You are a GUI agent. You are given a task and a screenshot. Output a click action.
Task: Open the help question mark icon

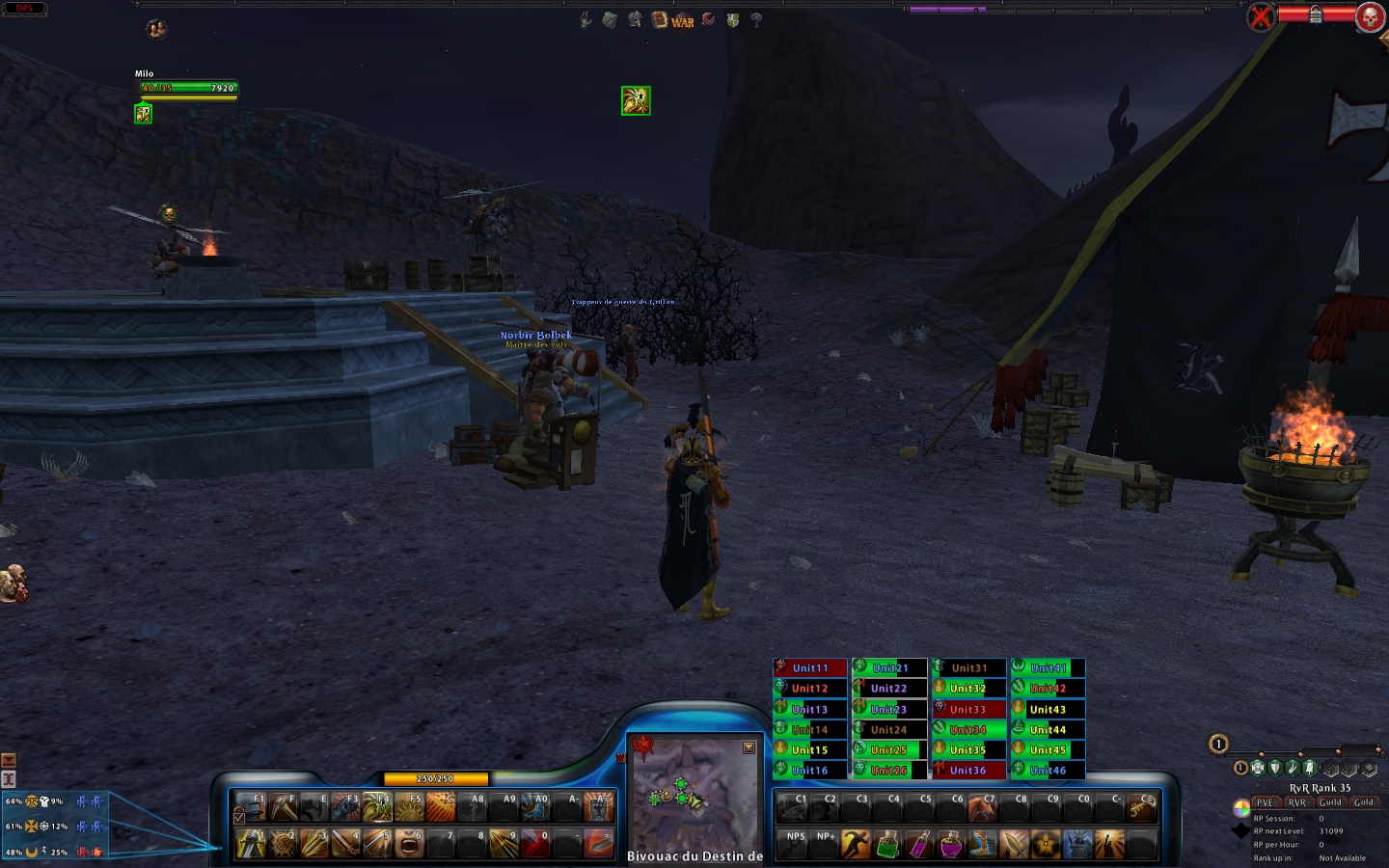coord(756,19)
